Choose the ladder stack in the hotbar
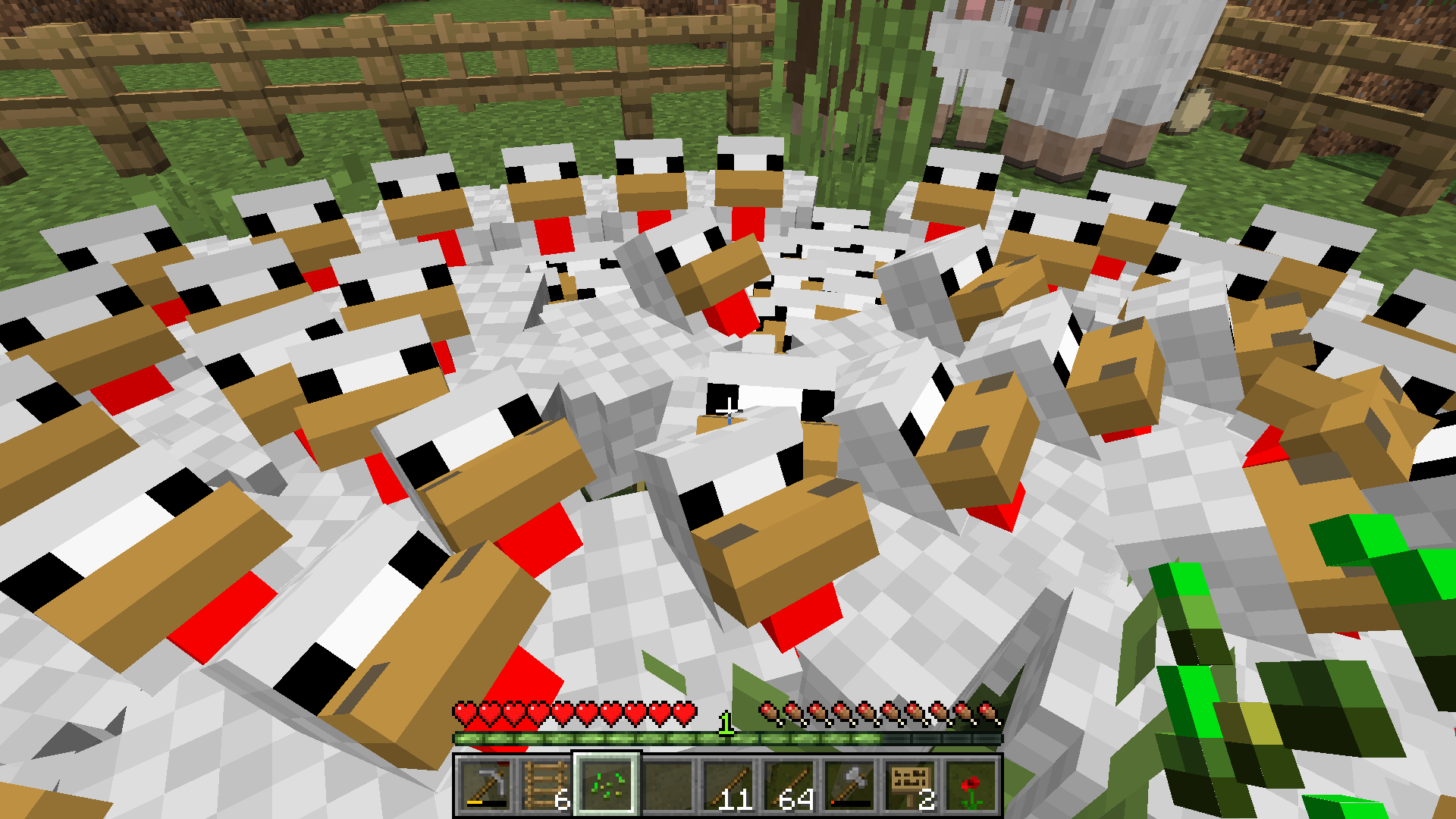This screenshot has width=1456, height=819. tap(546, 786)
